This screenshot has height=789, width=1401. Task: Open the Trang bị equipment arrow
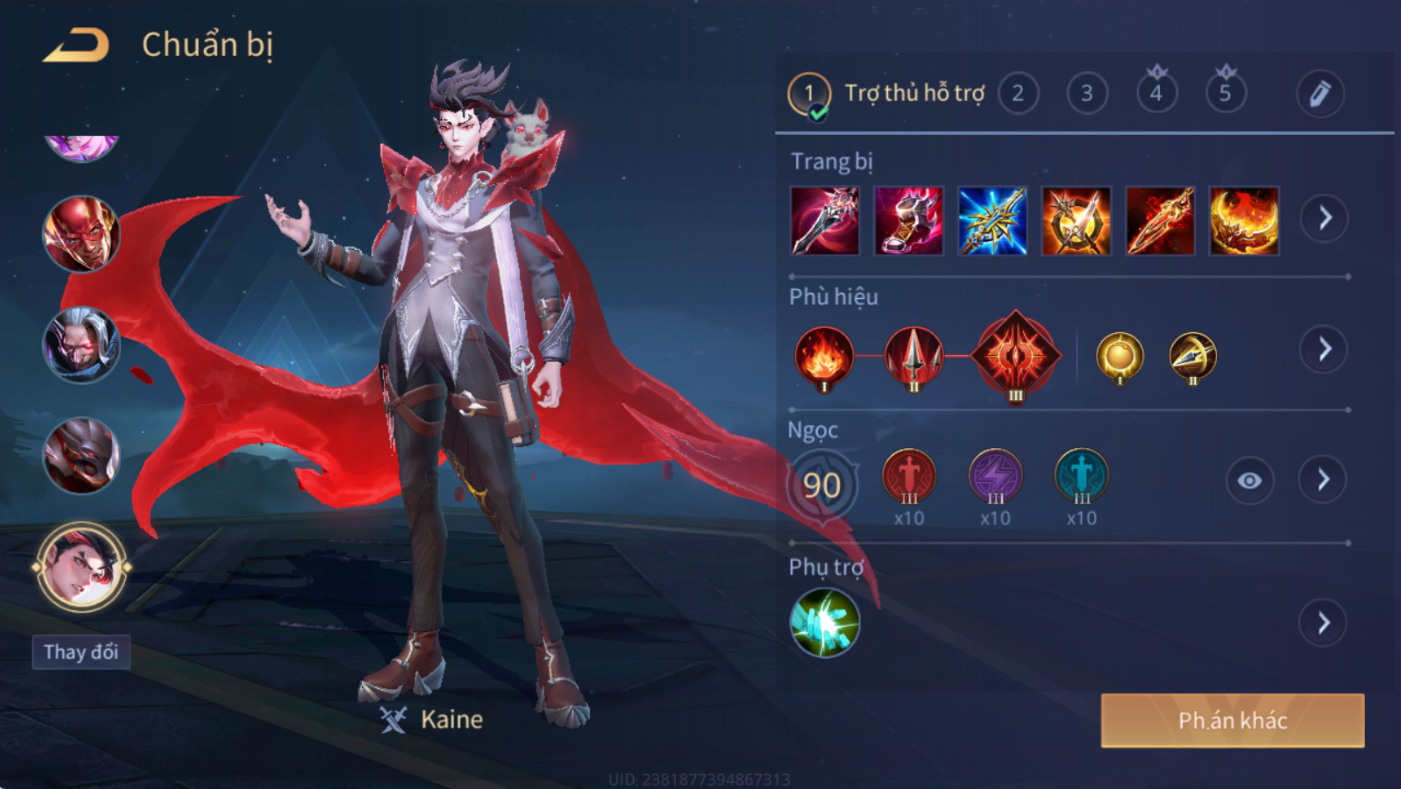(1324, 218)
